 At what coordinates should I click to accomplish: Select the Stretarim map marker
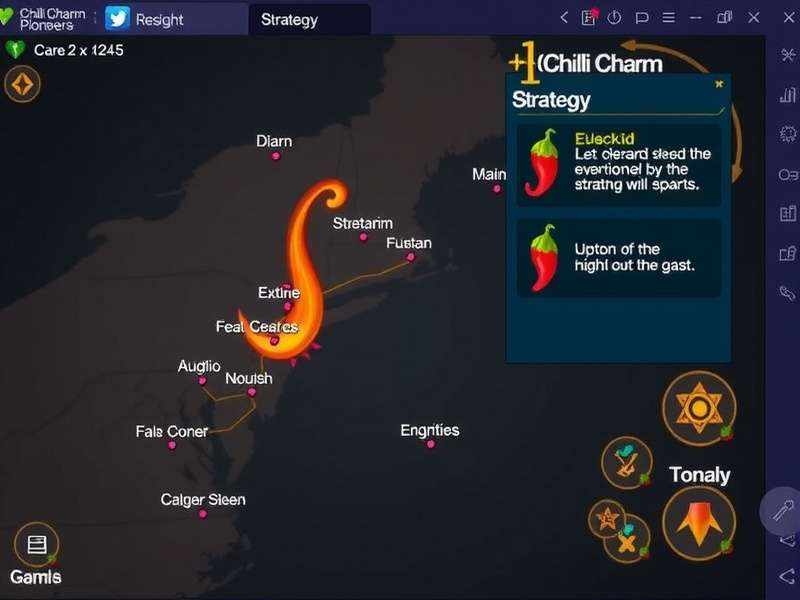[x=363, y=237]
